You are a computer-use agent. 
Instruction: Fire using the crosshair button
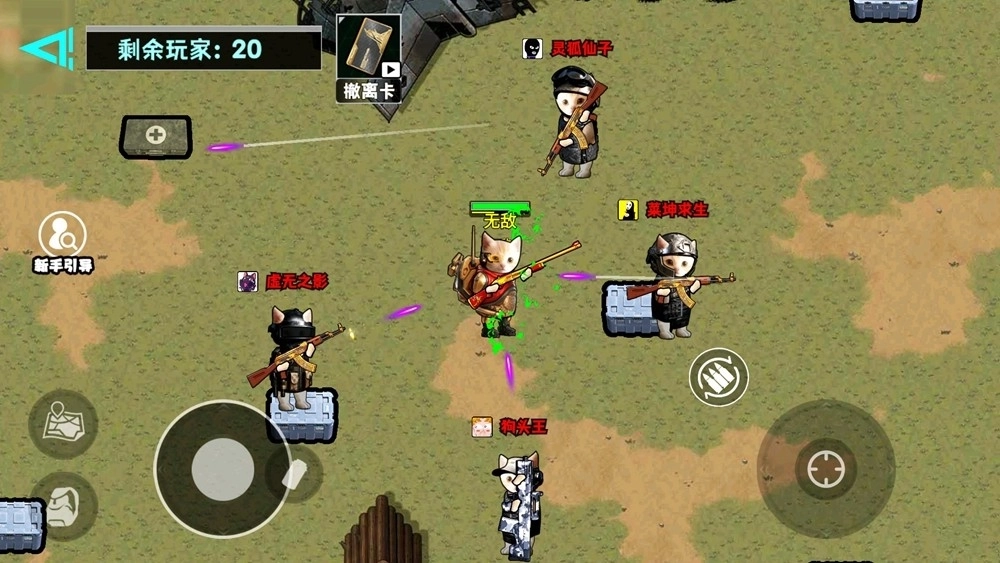pyautogui.click(x=825, y=468)
